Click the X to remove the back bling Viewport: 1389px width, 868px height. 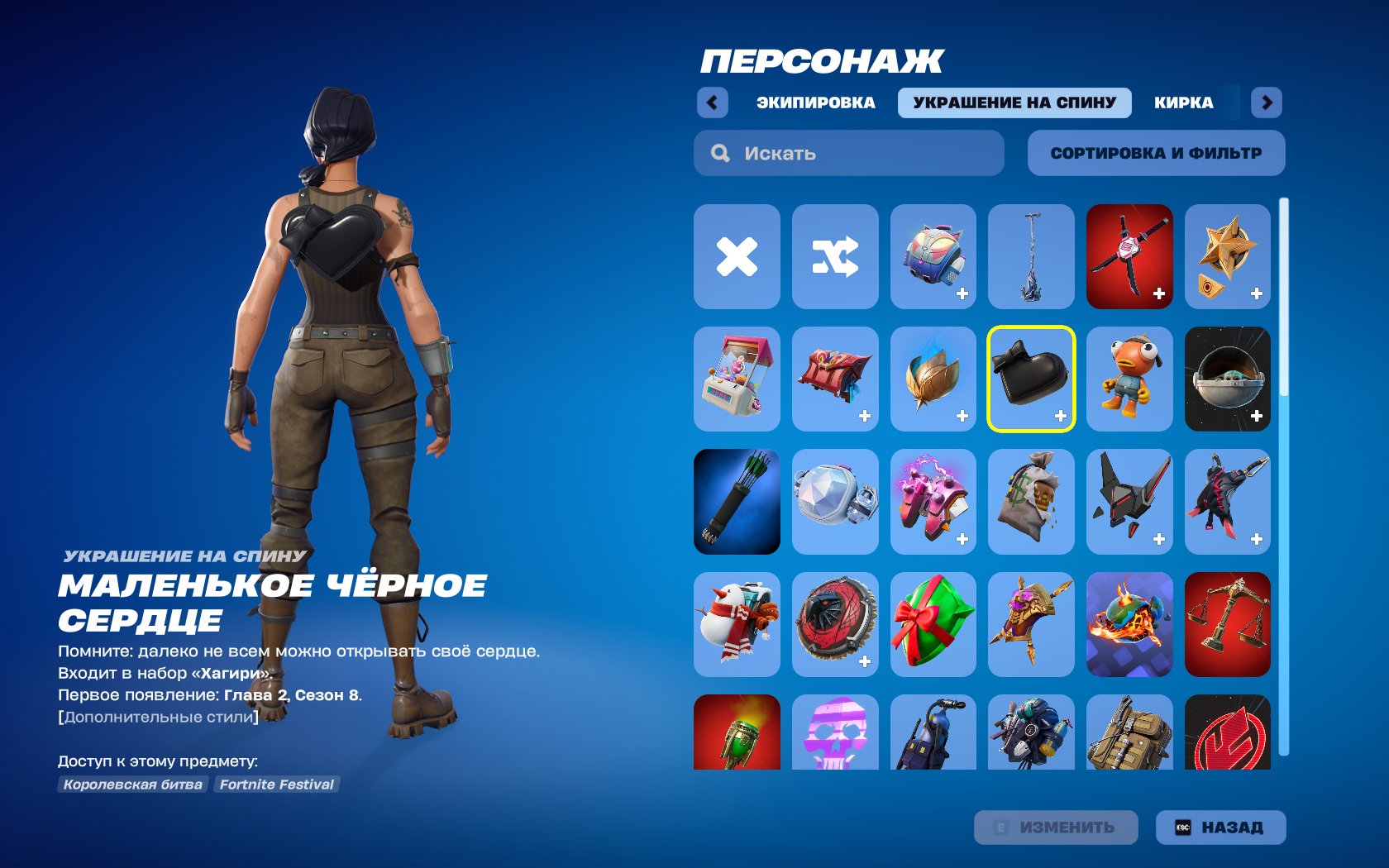(736, 256)
